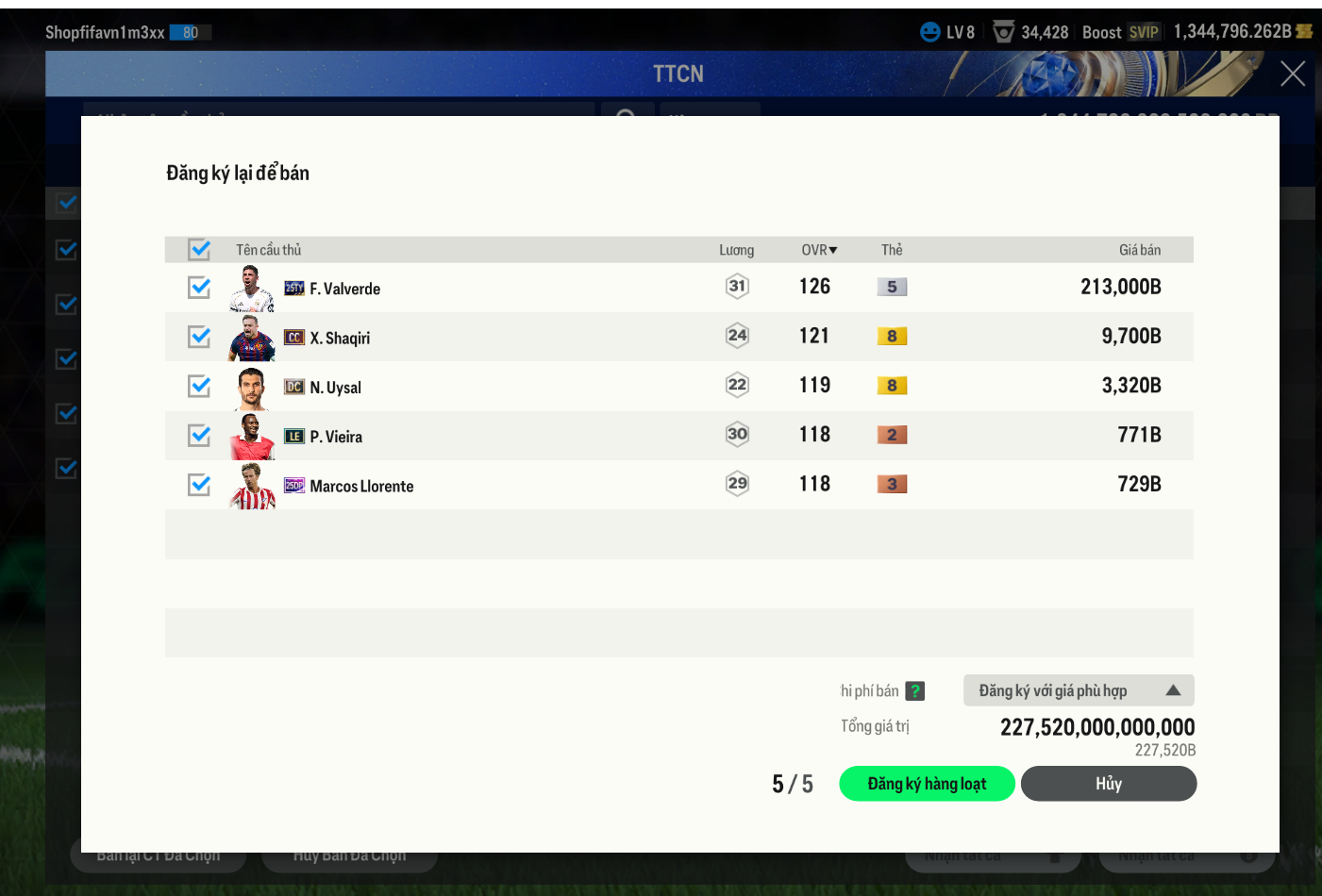Cancel with the Hủy button
Viewport: 1322px width, 896px height.
[1108, 784]
